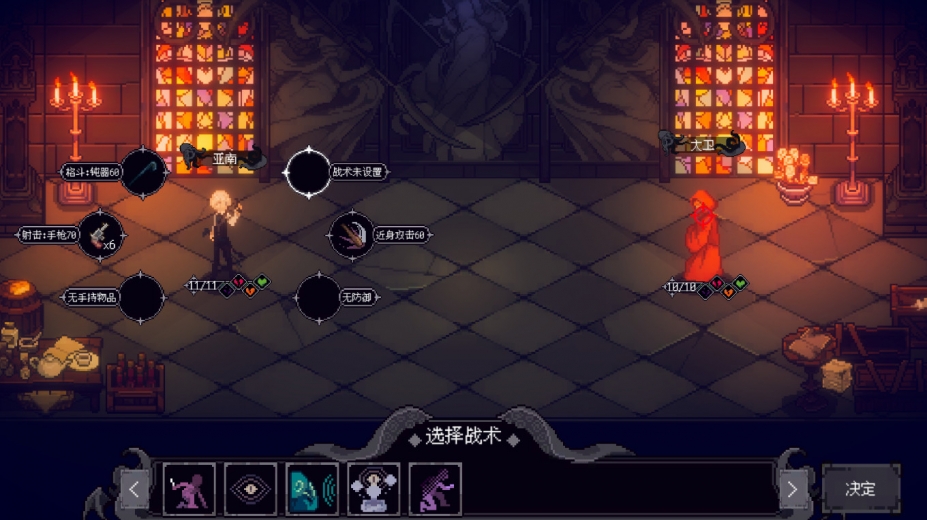Viewport: 927px width, 520px height.
Task: Open the empty defense slot (无防御)
Action: pos(319,297)
